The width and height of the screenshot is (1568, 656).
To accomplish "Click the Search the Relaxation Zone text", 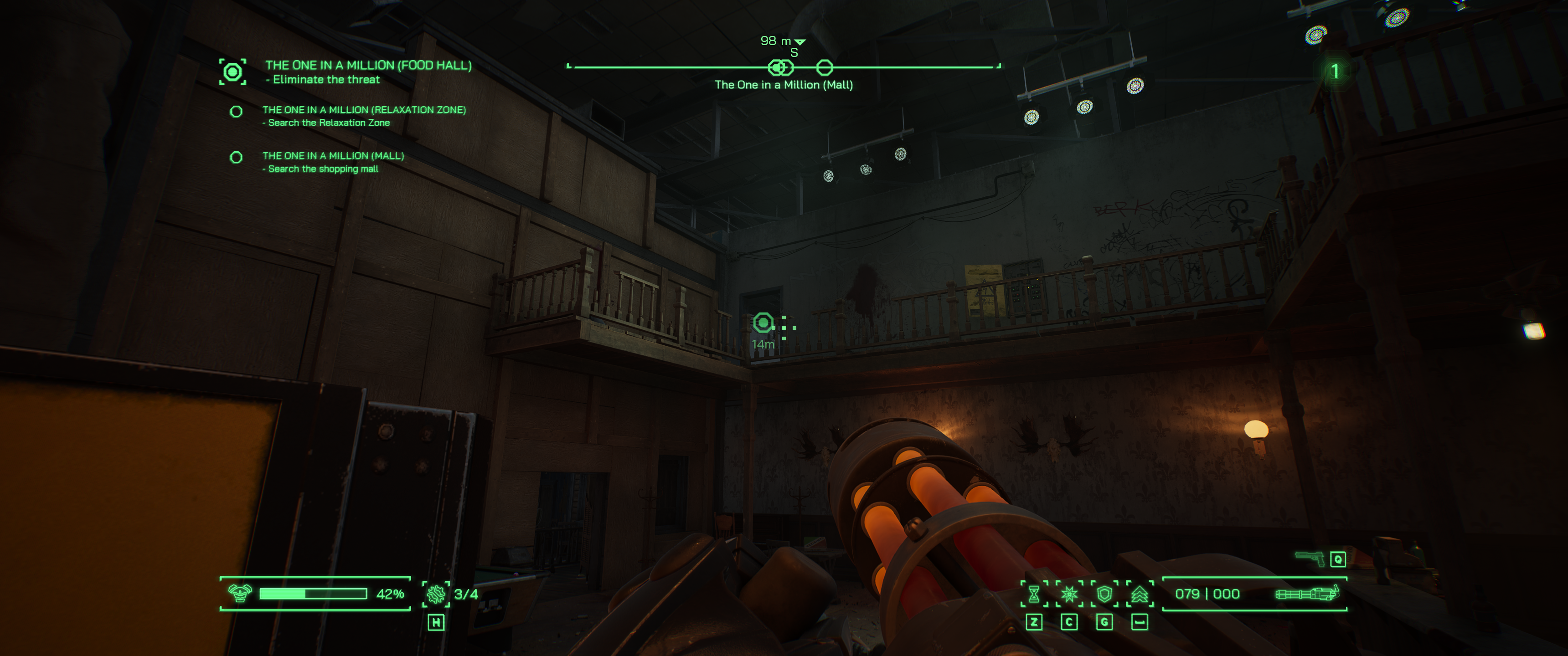I will point(327,122).
